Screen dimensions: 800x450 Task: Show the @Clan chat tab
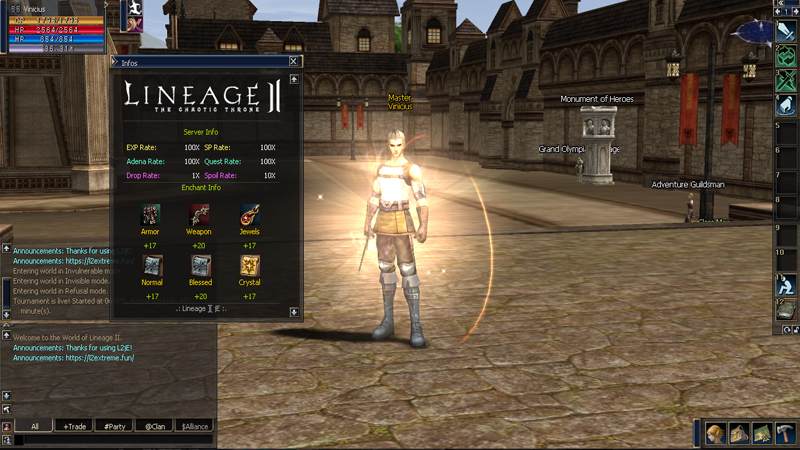[x=154, y=426]
